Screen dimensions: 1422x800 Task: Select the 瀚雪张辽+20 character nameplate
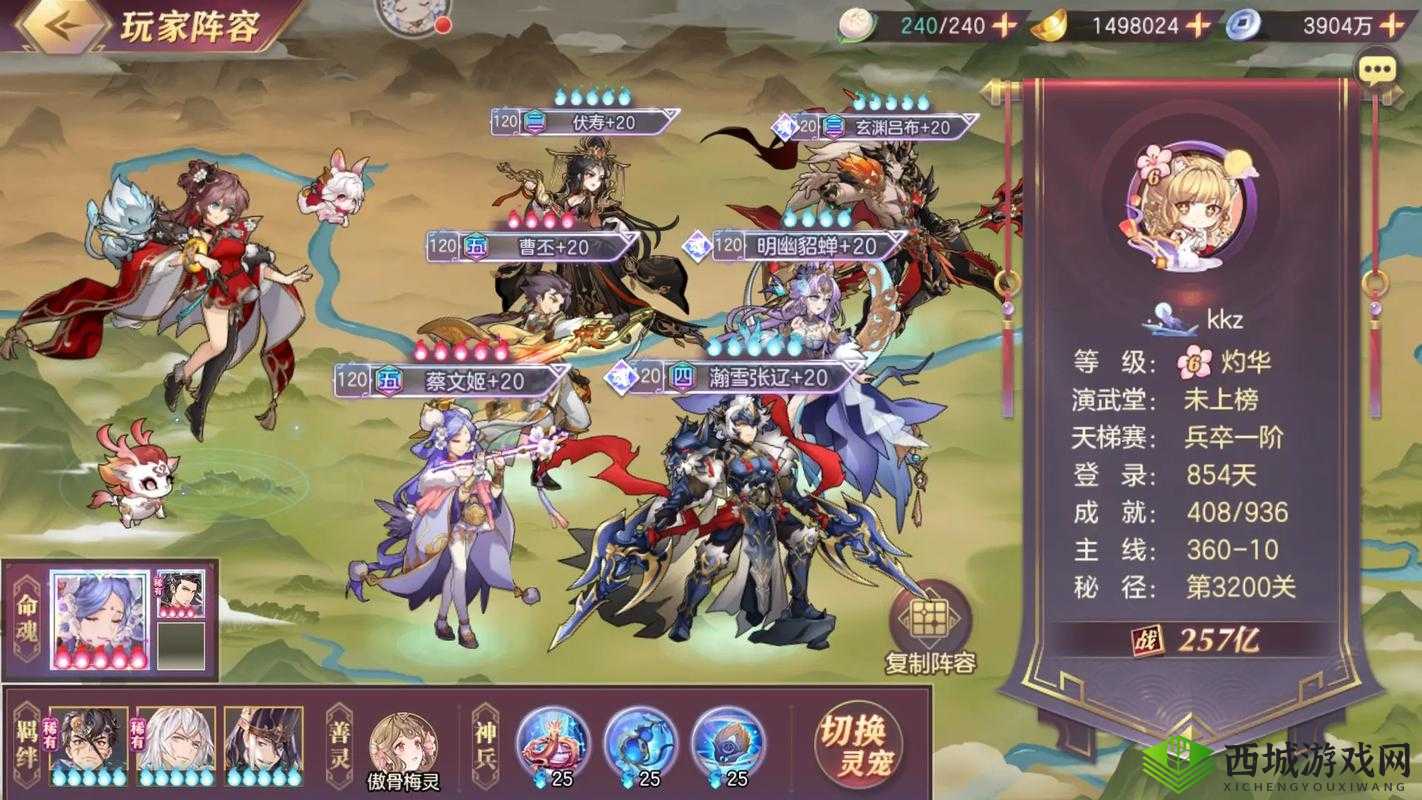pos(762,378)
